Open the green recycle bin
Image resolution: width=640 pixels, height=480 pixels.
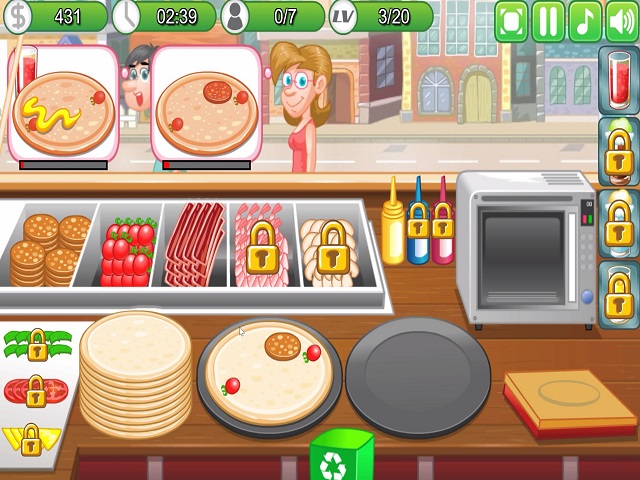pyautogui.click(x=341, y=457)
